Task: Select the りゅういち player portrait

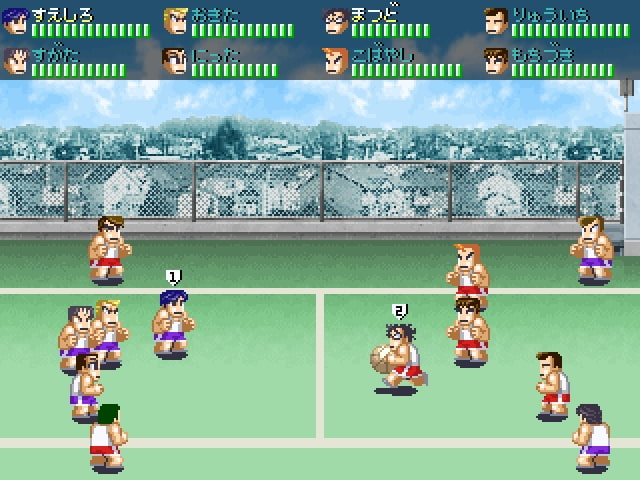Action: point(496,22)
